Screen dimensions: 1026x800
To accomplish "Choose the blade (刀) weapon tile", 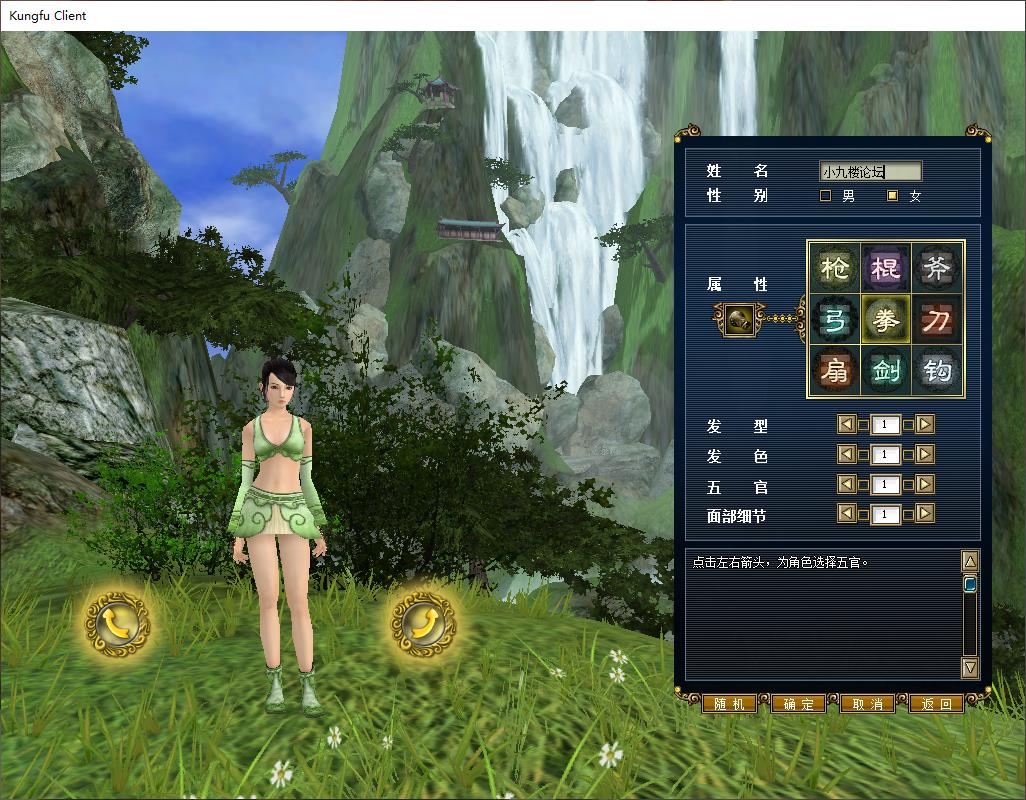I will point(937,320).
